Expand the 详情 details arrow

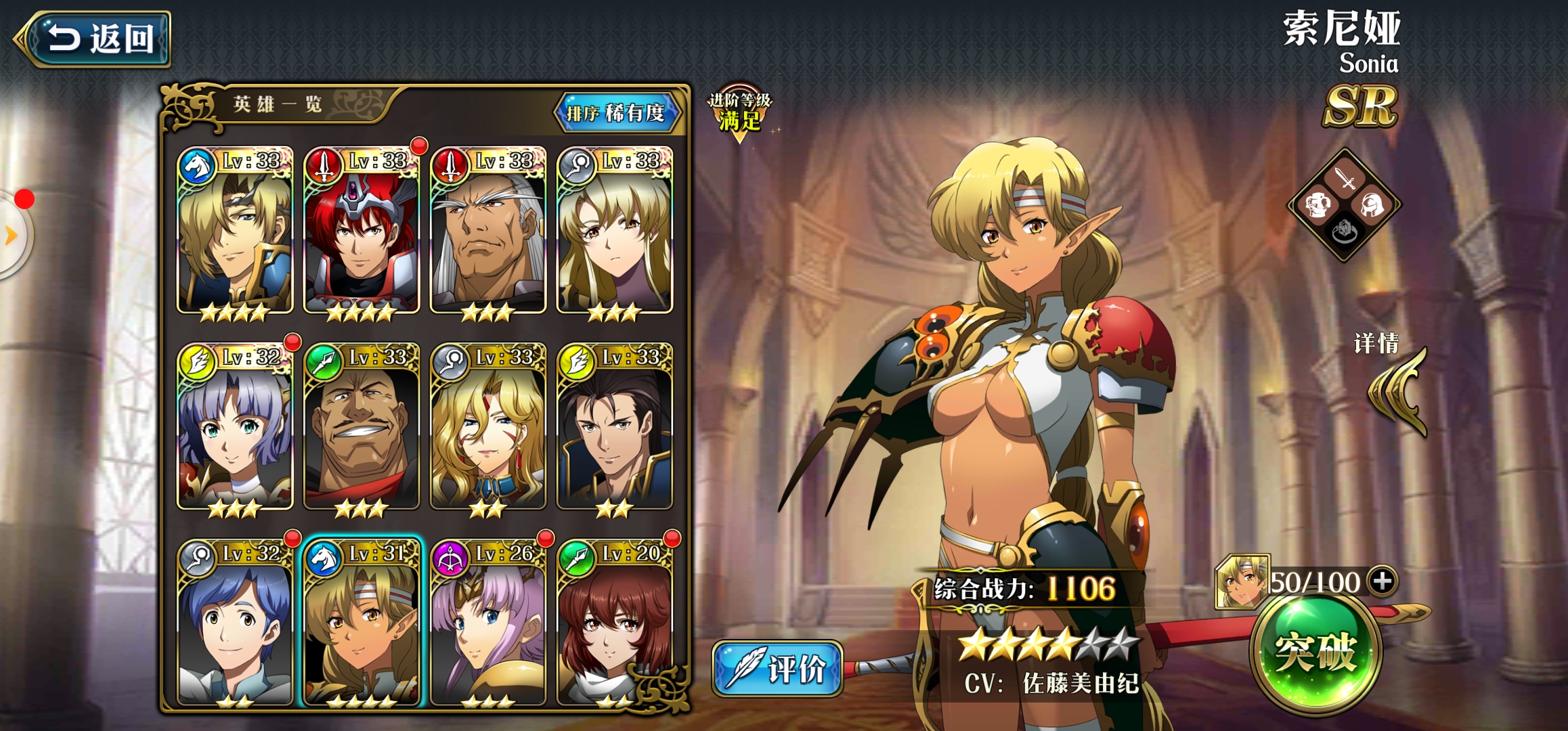click(x=1398, y=391)
